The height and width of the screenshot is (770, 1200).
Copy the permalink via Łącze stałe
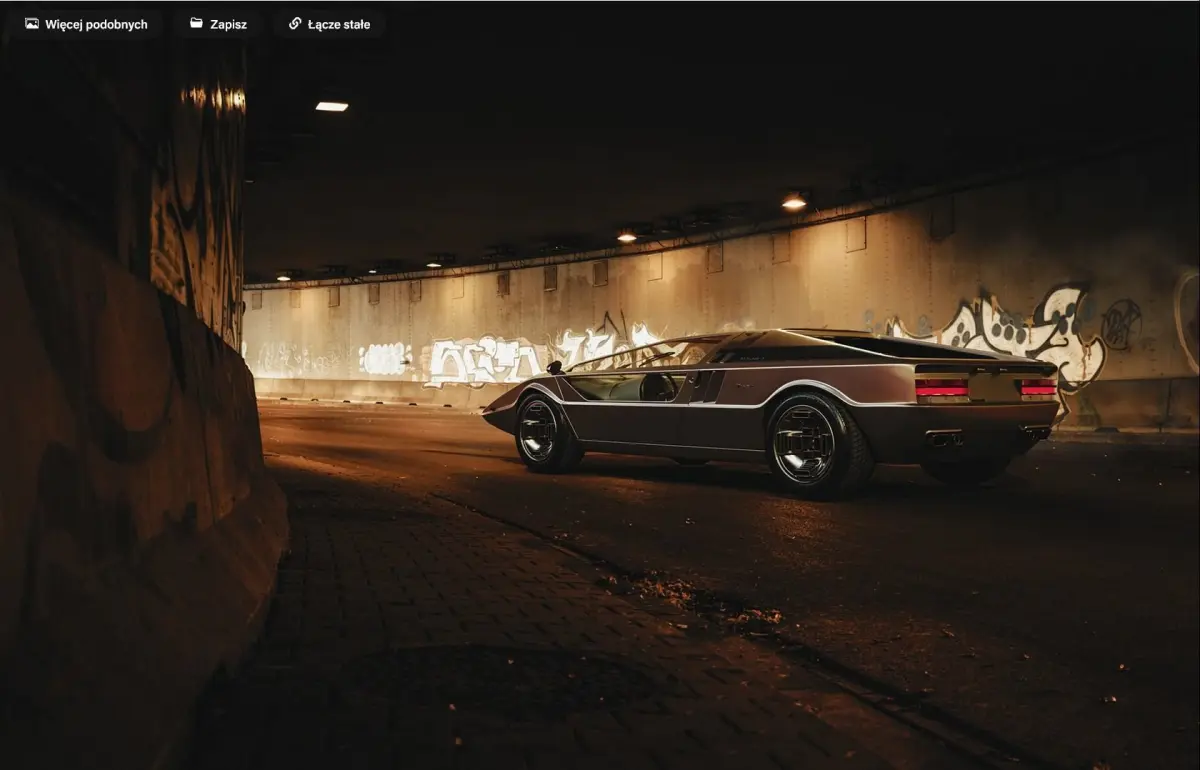(329, 24)
